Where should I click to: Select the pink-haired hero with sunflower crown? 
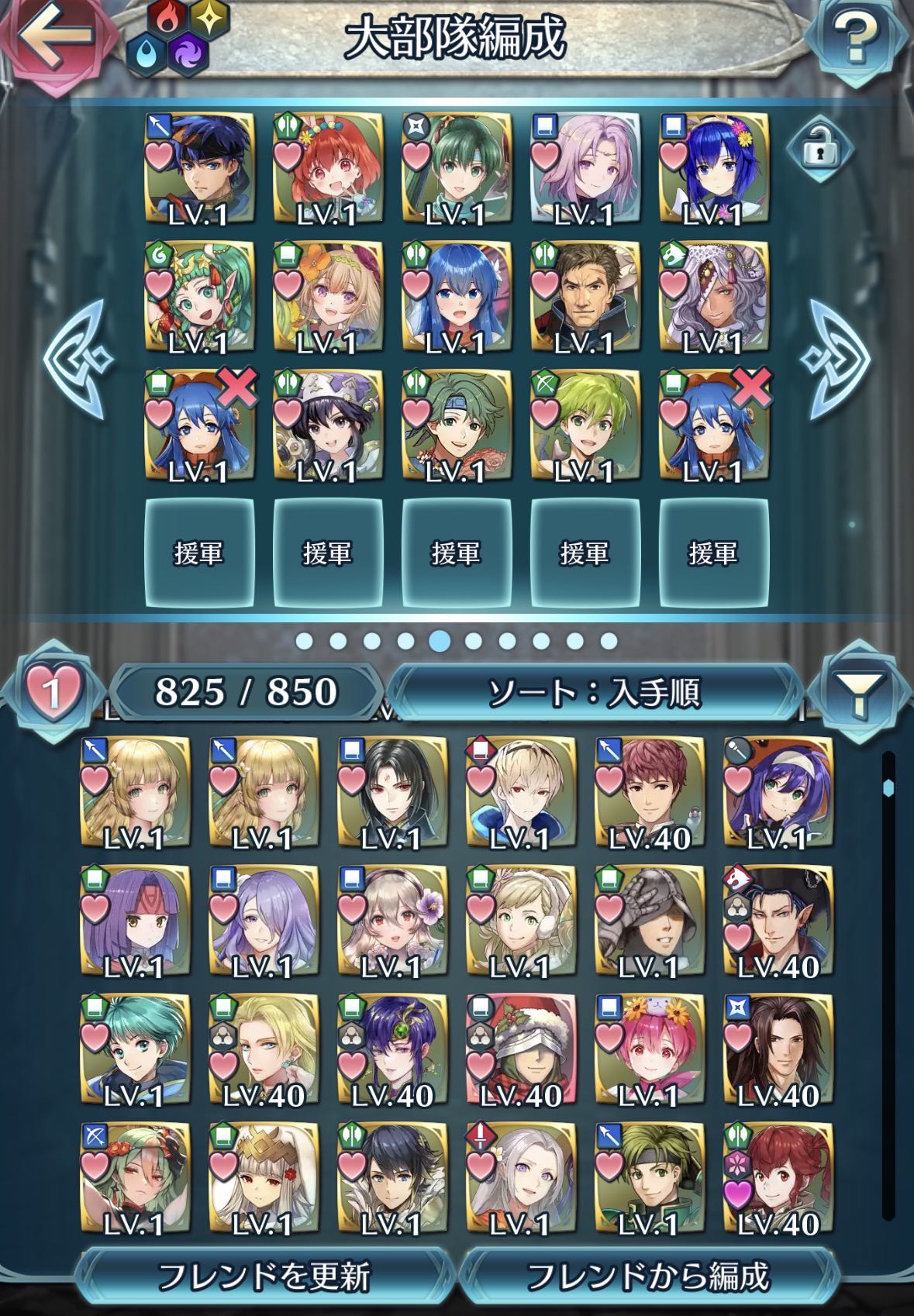click(x=650, y=1049)
